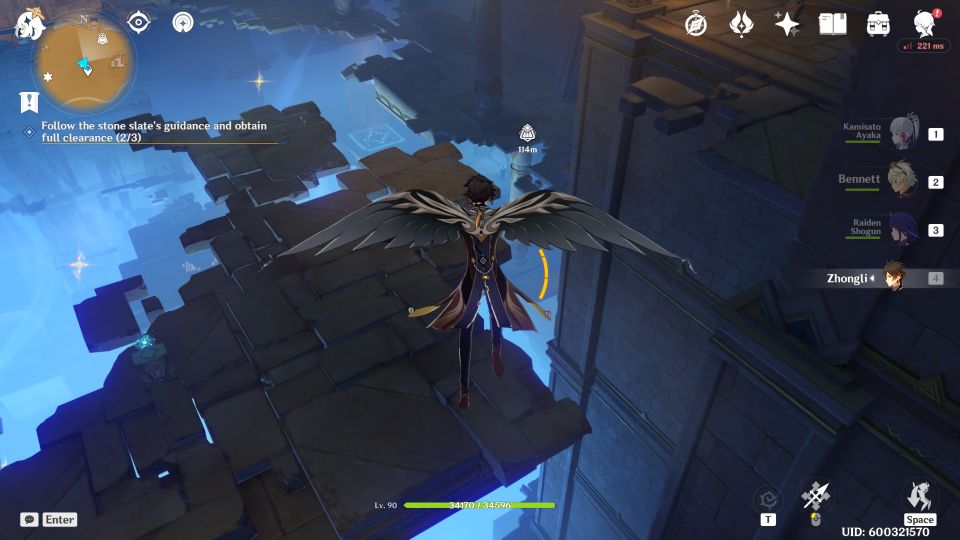Open the quest banner icon with exclamation mark
The height and width of the screenshot is (540, 960).
pos(29,100)
